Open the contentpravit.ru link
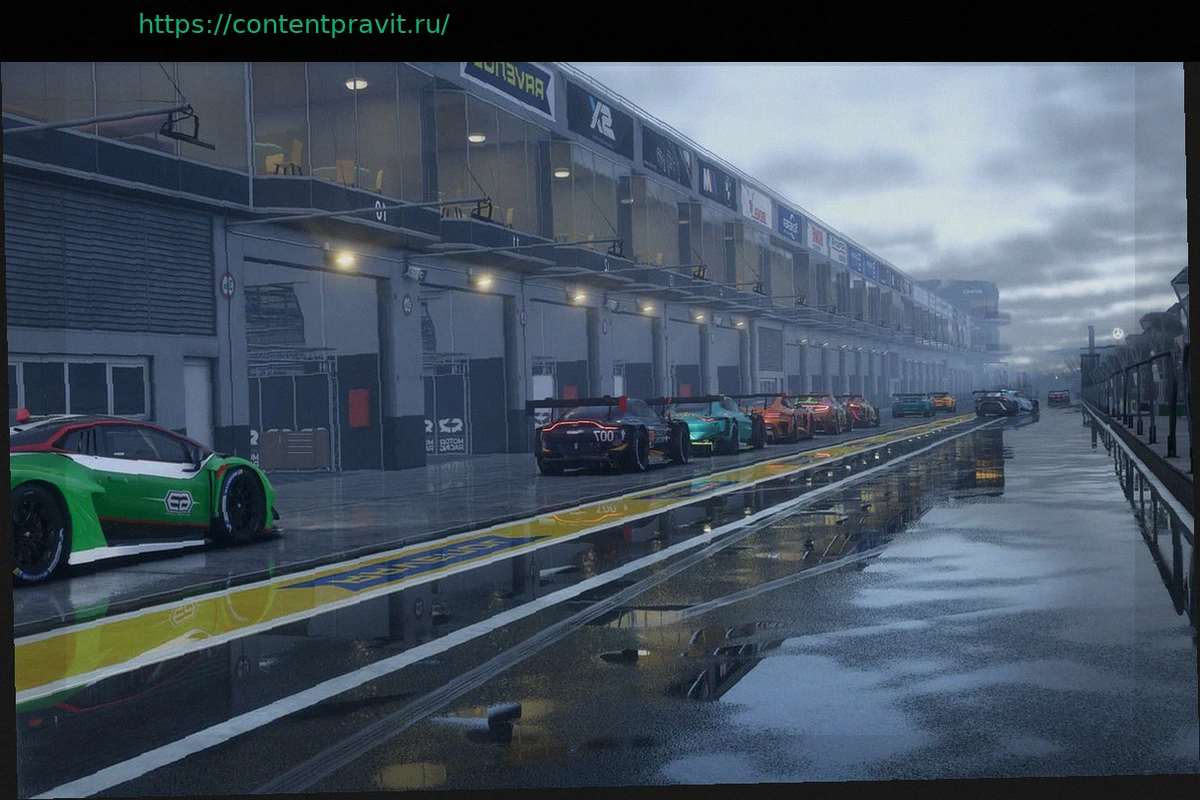The height and width of the screenshot is (800, 1200). tap(293, 25)
